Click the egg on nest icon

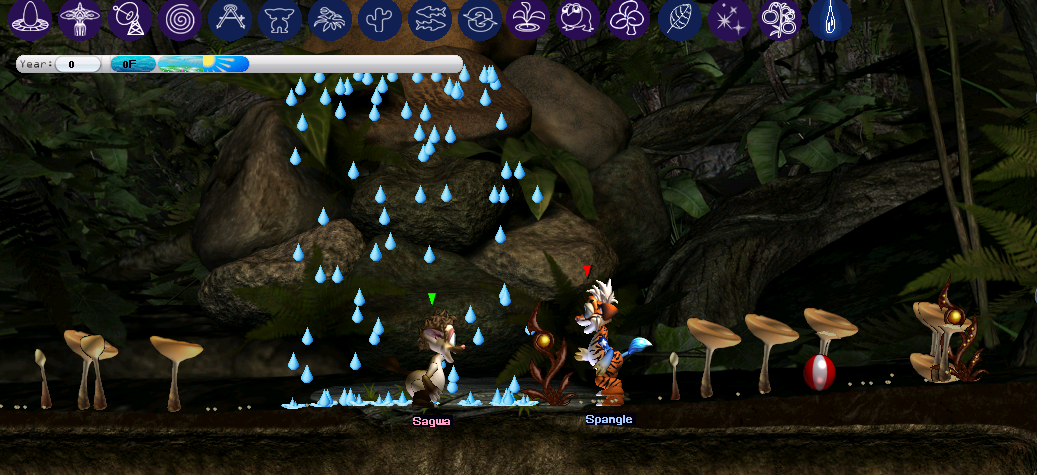30,19
